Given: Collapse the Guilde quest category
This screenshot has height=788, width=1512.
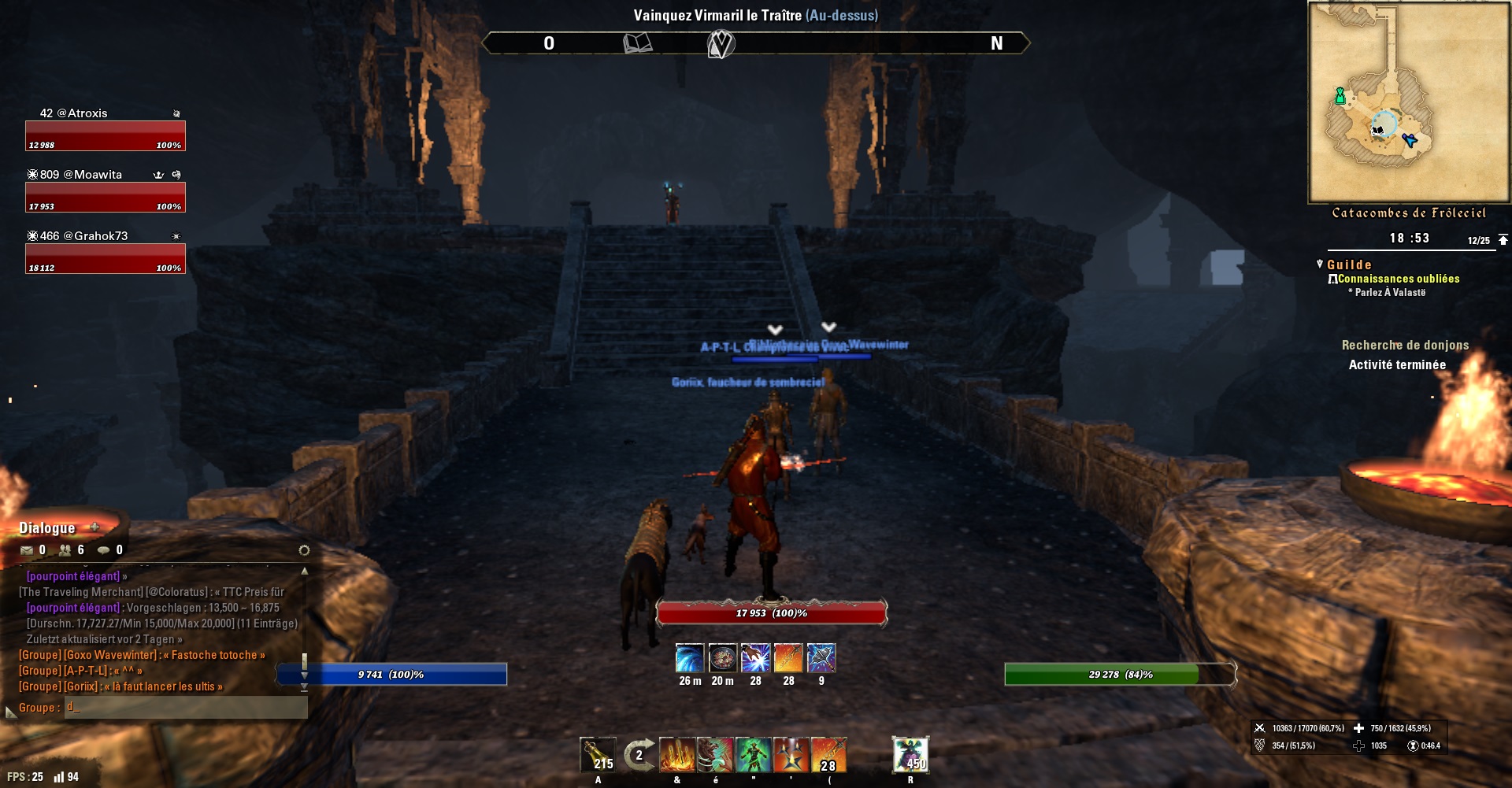Looking at the screenshot, I should 1320,265.
